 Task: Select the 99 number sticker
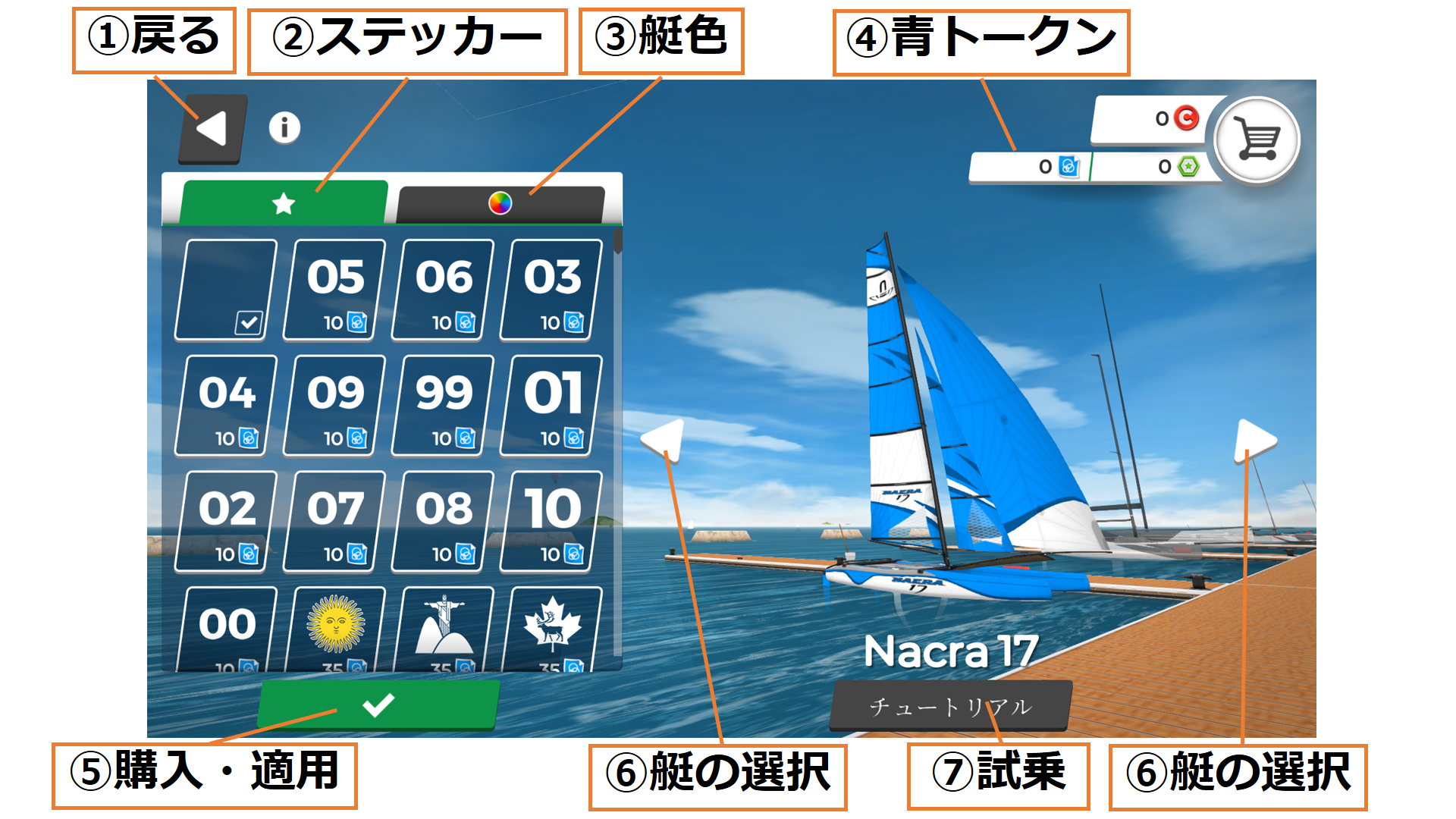pos(443,406)
